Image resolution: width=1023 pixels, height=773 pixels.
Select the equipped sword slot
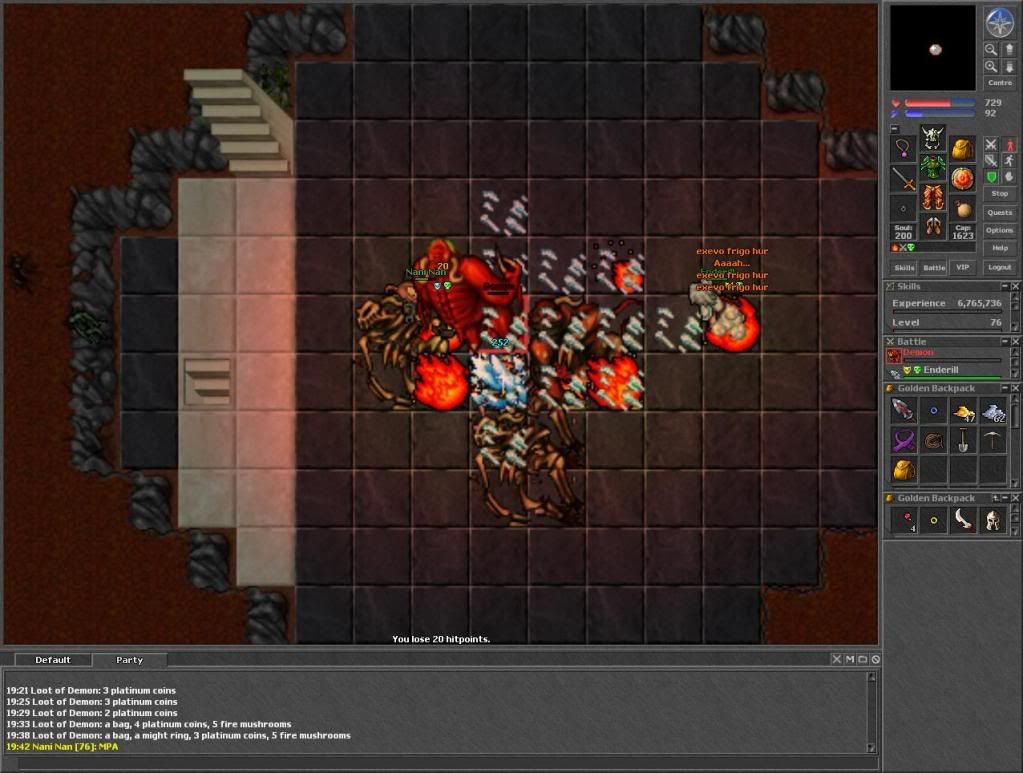[x=904, y=180]
